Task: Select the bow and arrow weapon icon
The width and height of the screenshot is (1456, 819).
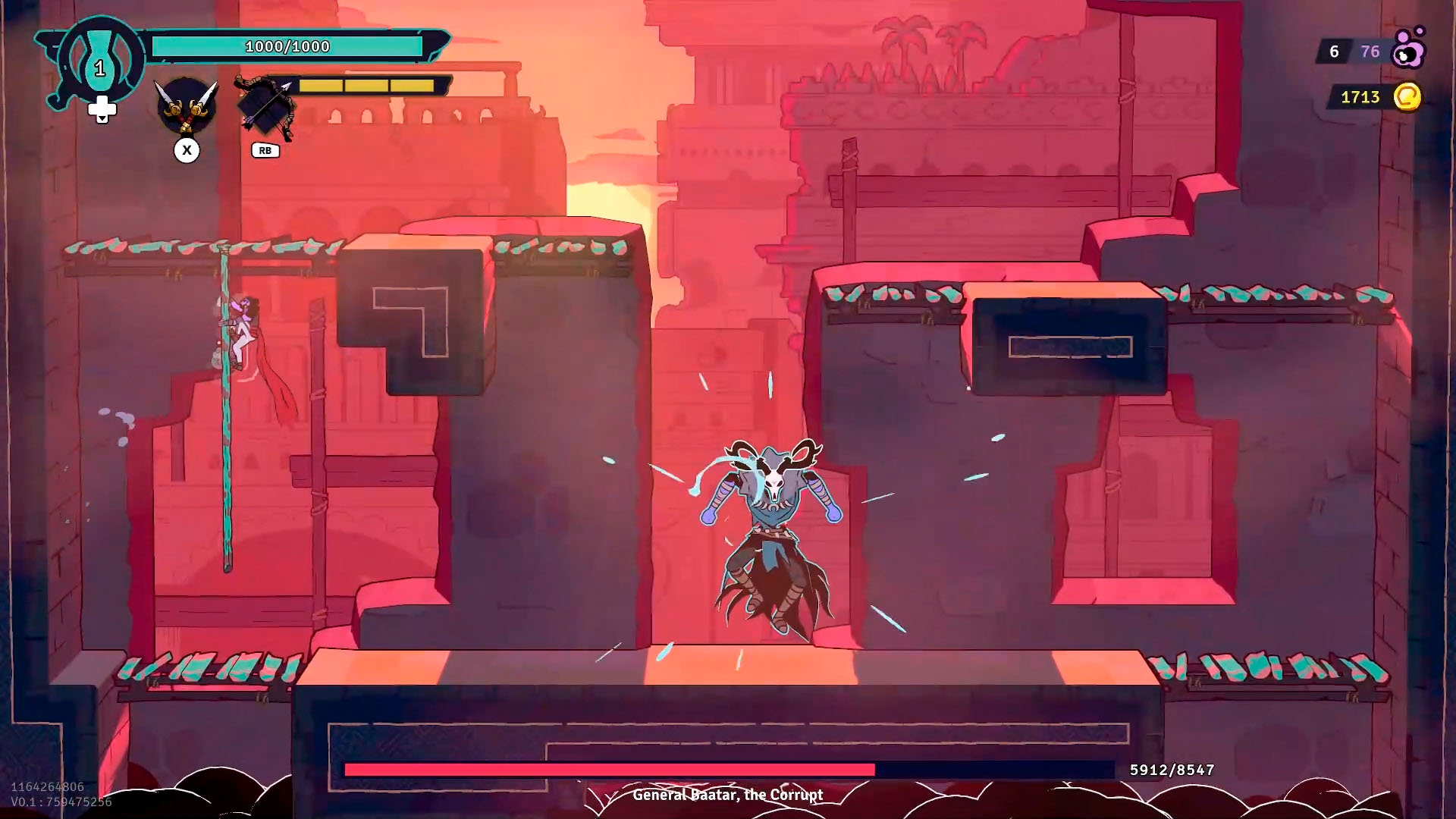Action: click(265, 108)
